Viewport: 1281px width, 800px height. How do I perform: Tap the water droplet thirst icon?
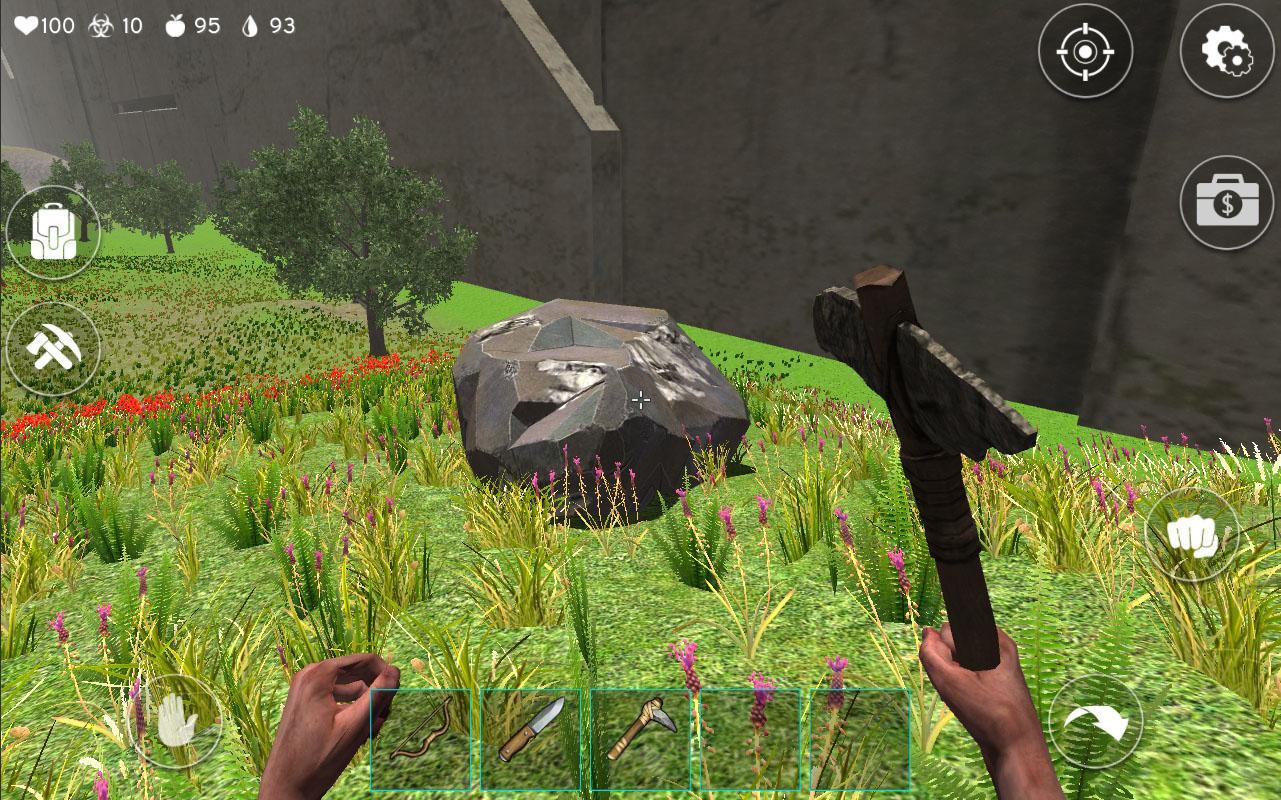coord(250,27)
